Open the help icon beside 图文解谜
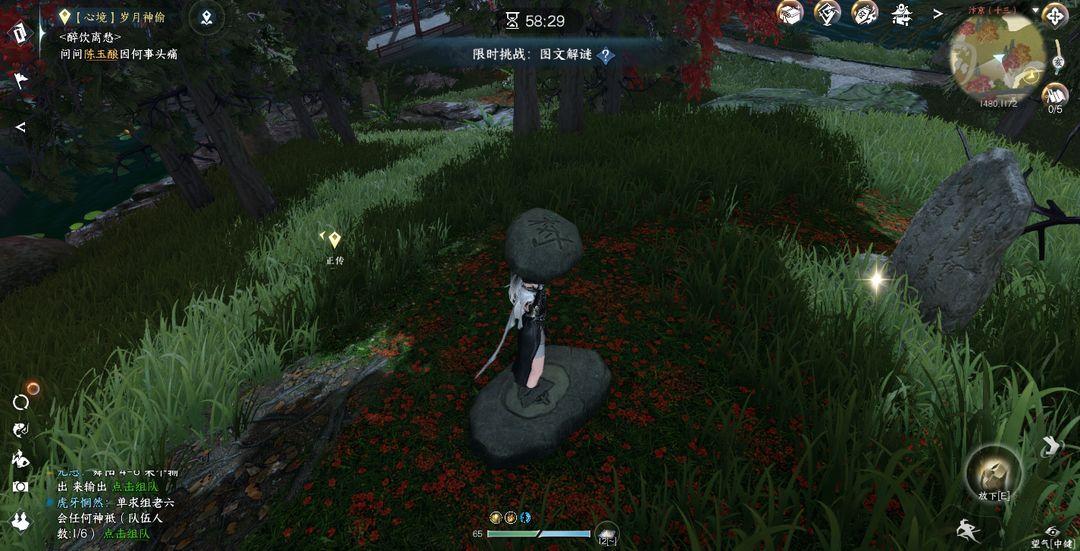This screenshot has height=551, width=1080. tap(605, 56)
